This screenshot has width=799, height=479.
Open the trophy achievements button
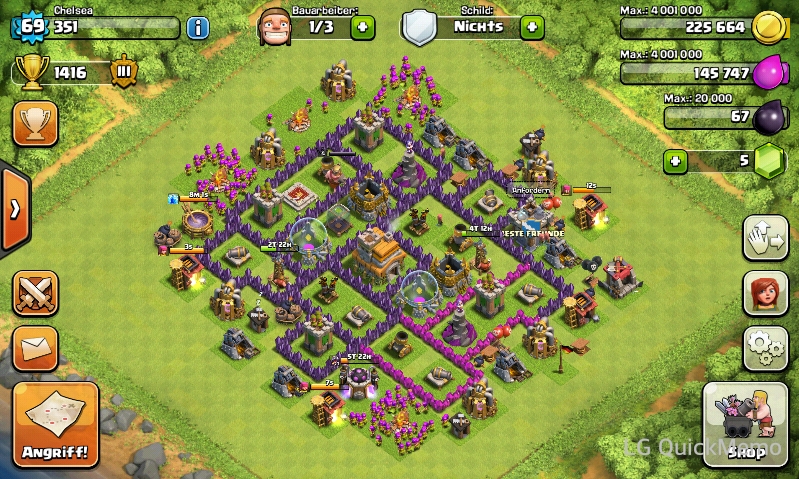pos(34,122)
